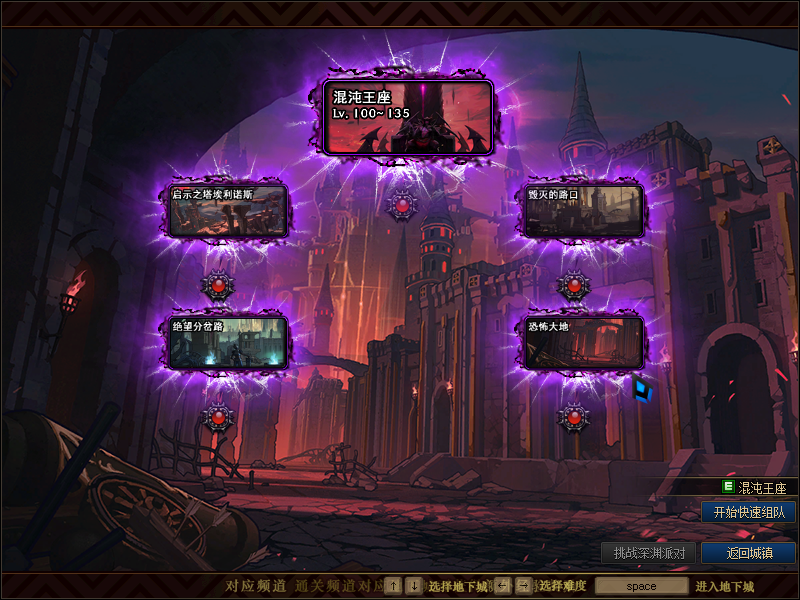Choose the 启示之塔埃利诺斯 dungeon
The width and height of the screenshot is (800, 600).
(x=229, y=210)
